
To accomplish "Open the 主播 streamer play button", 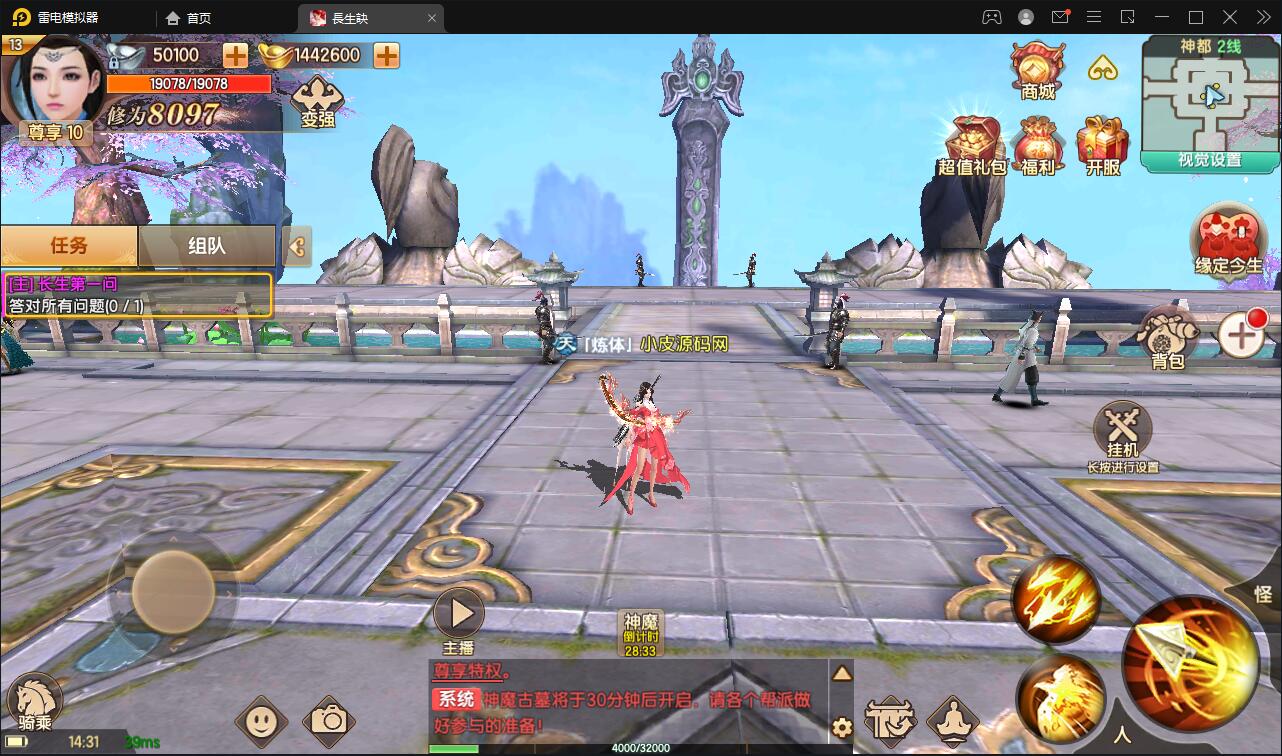I will pyautogui.click(x=460, y=613).
